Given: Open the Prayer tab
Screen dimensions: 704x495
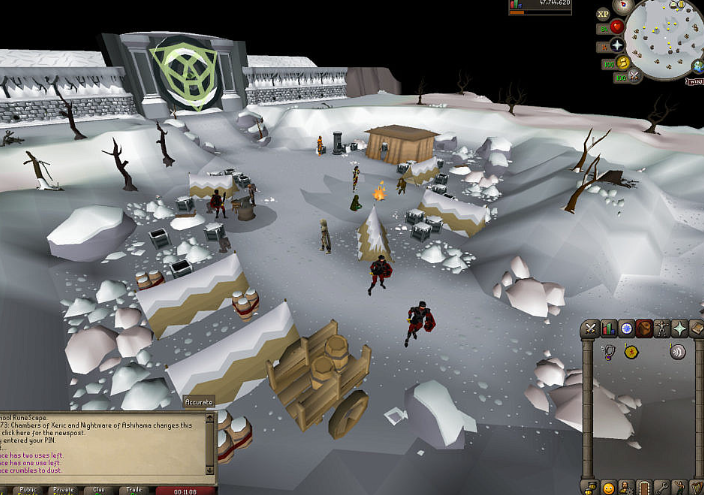Looking at the screenshot, I should (x=680, y=327).
